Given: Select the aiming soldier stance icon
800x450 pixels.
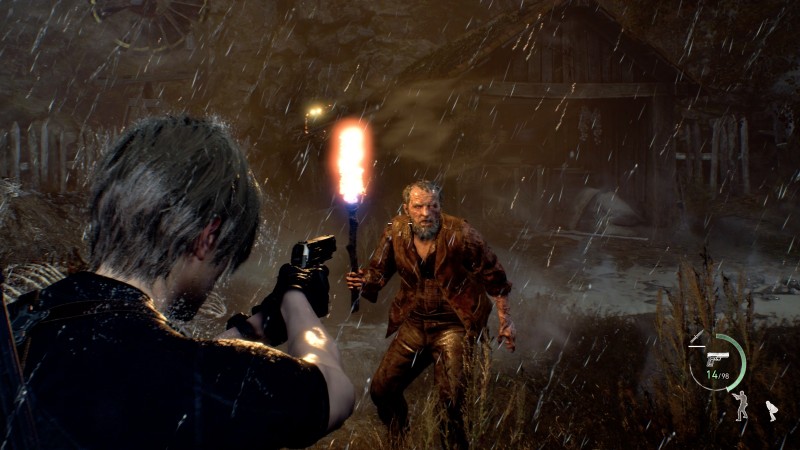Looking at the screenshot, I should click(740, 404).
